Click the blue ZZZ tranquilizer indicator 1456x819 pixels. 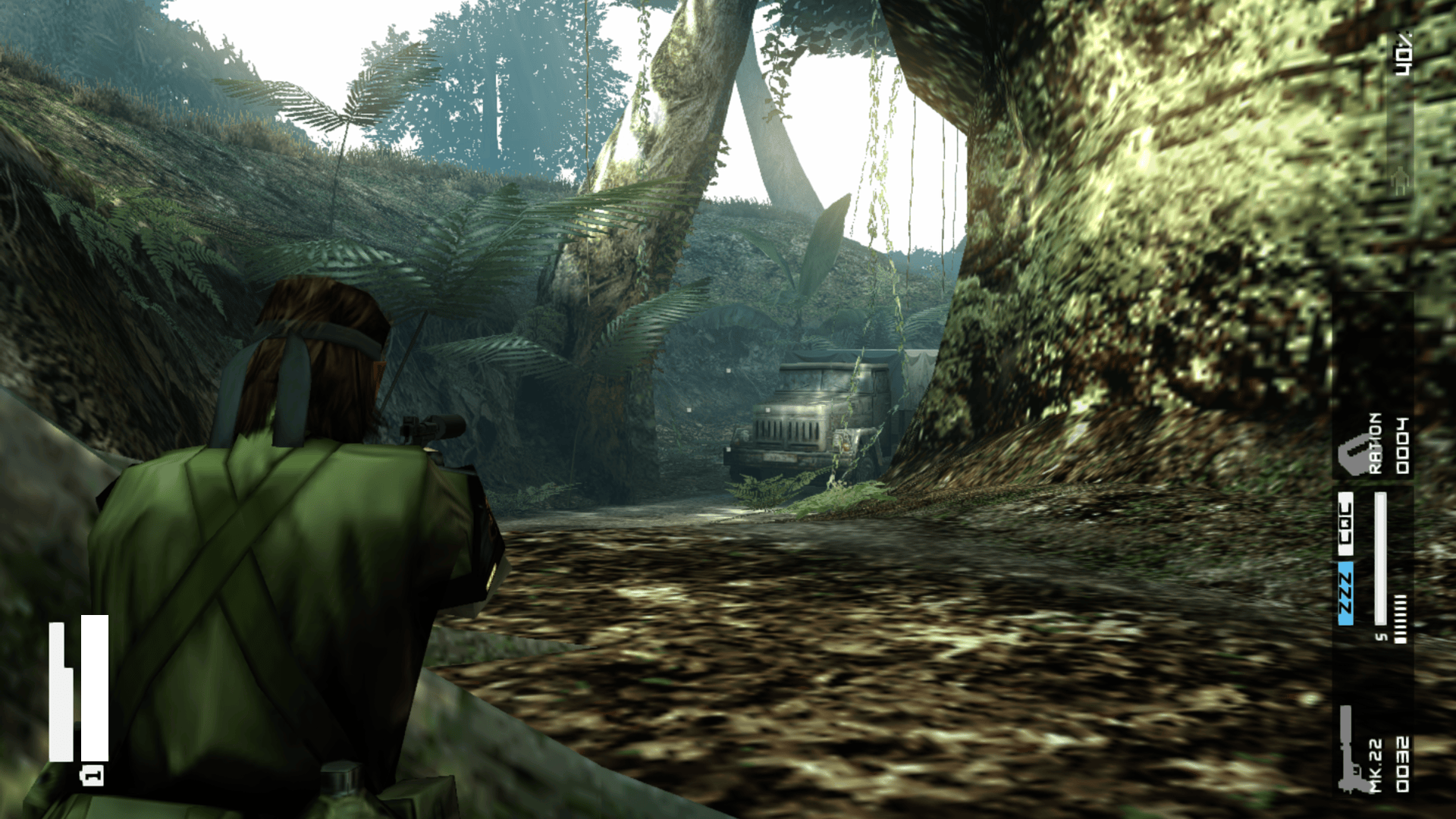(1345, 594)
